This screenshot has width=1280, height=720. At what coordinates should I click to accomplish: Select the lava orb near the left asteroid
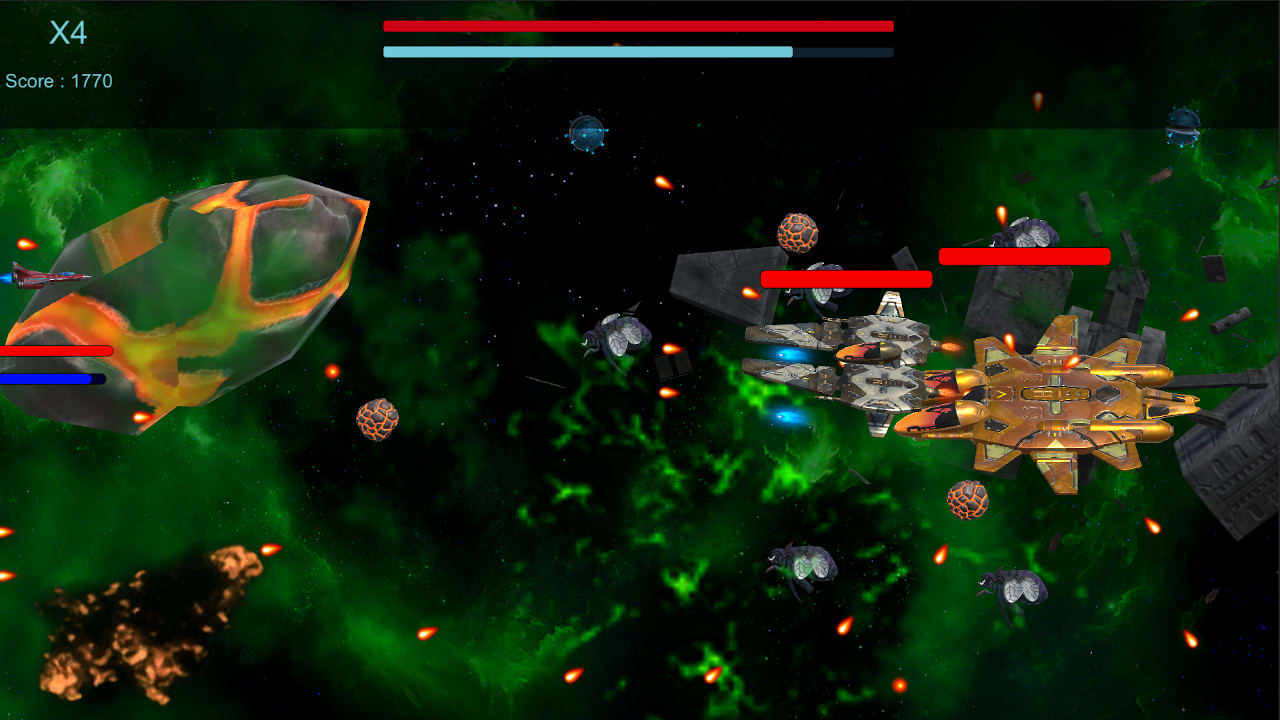click(x=378, y=421)
